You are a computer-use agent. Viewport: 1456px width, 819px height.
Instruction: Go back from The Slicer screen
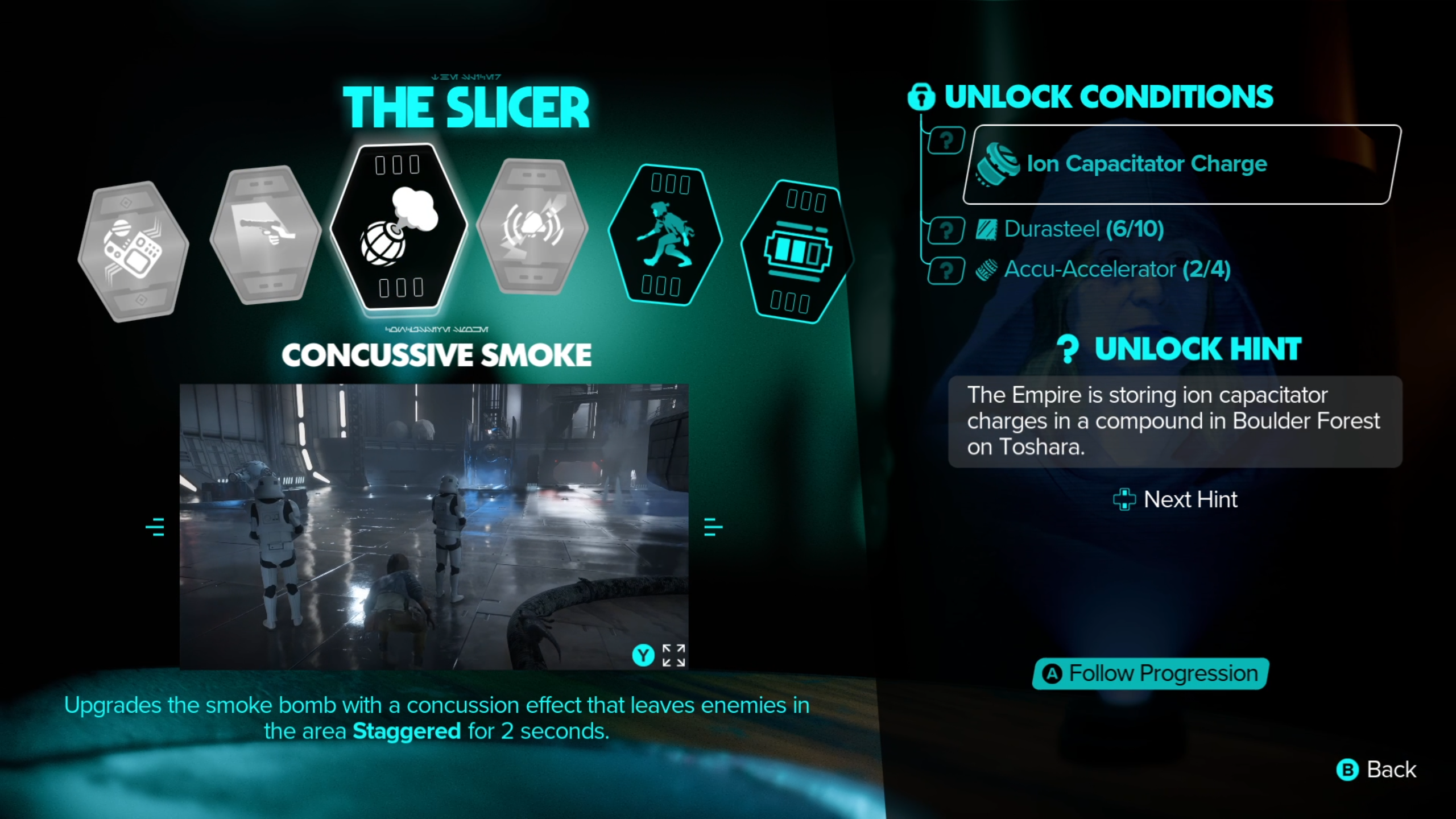click(1376, 770)
